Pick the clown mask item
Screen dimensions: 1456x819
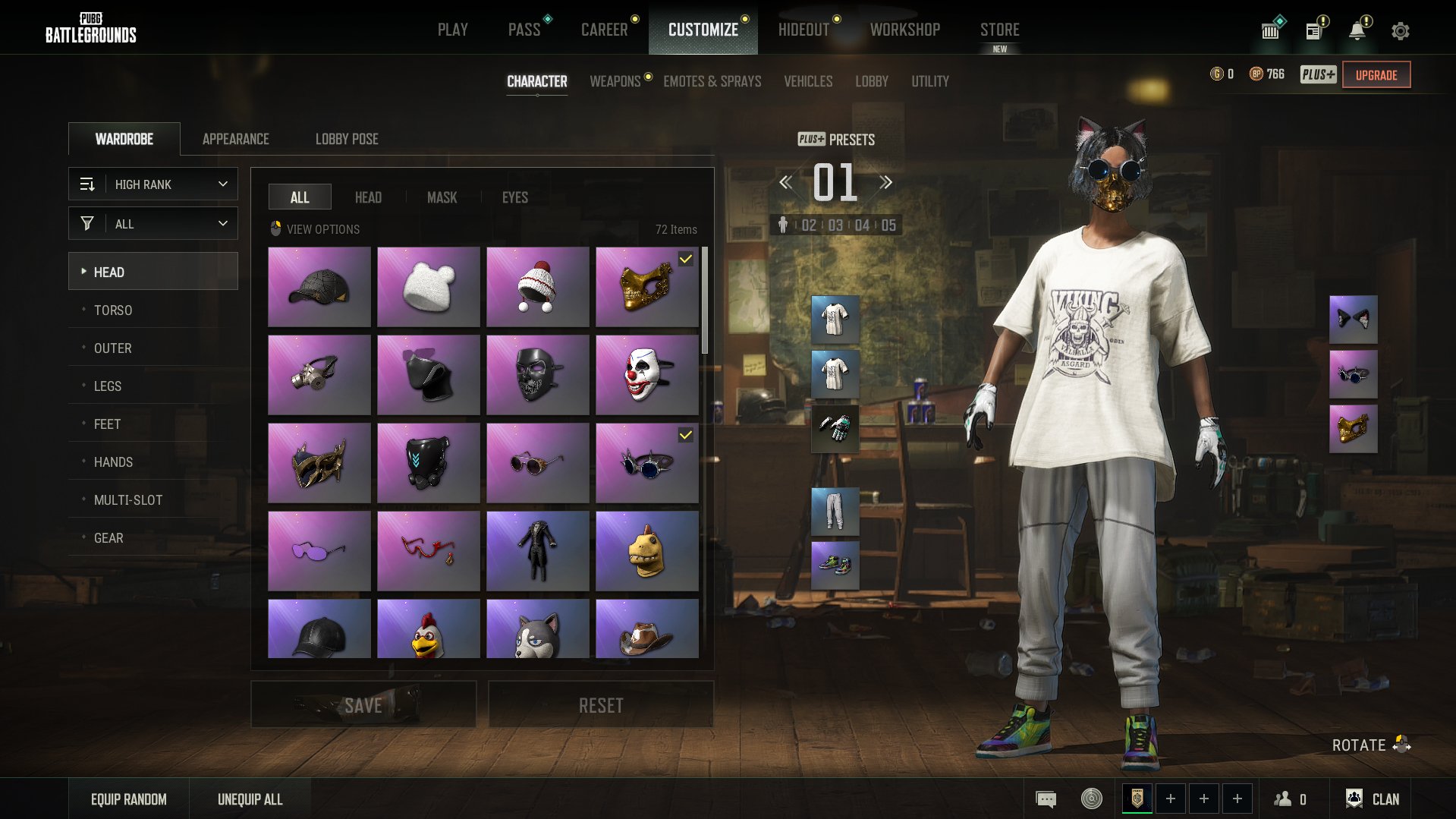click(x=647, y=375)
